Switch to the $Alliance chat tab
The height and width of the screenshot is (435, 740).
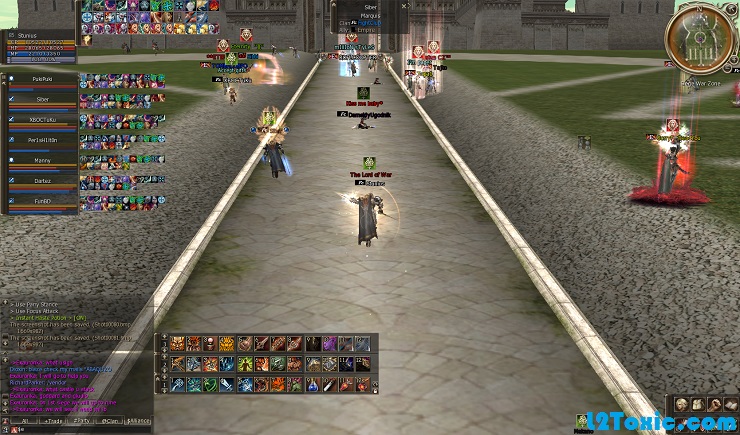pyautogui.click(x=138, y=422)
